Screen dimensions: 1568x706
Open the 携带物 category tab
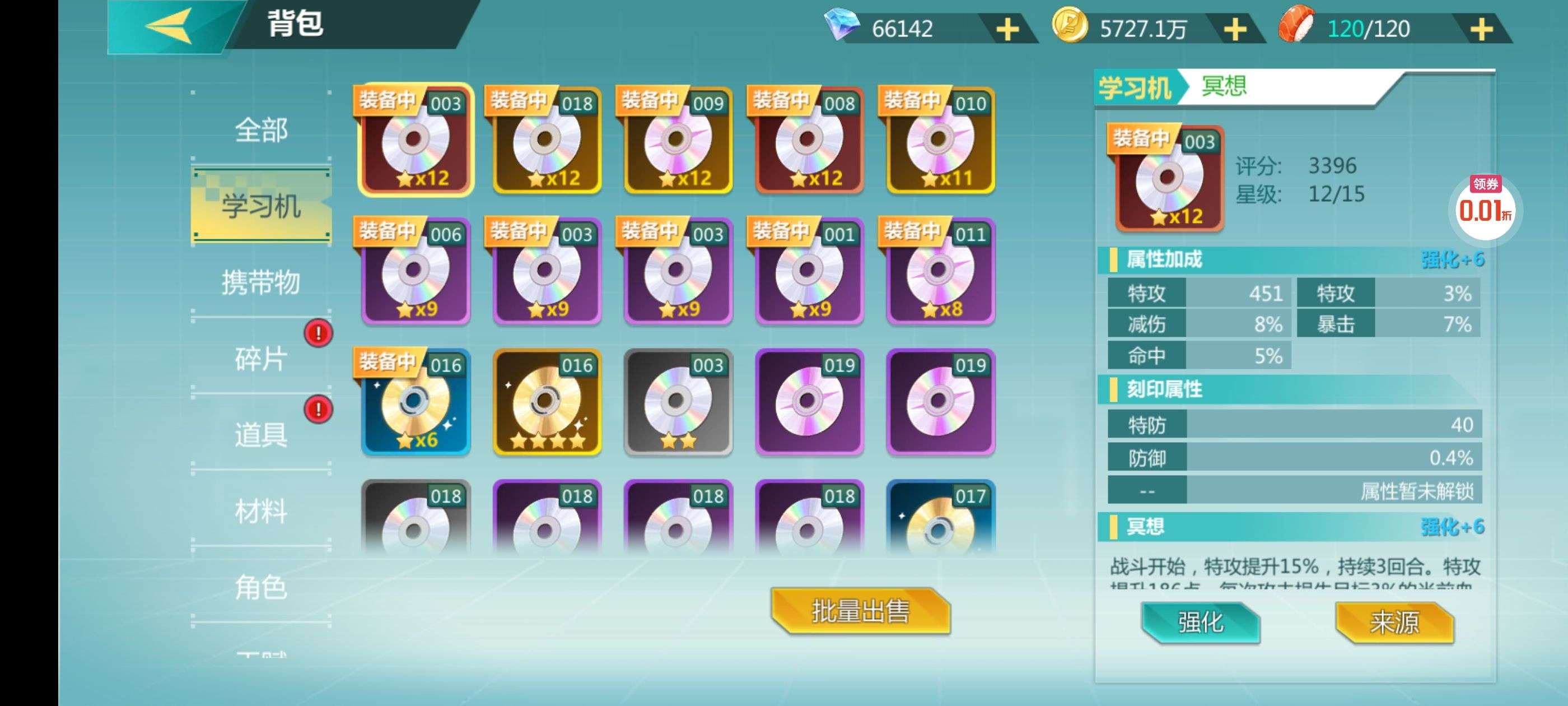261,282
